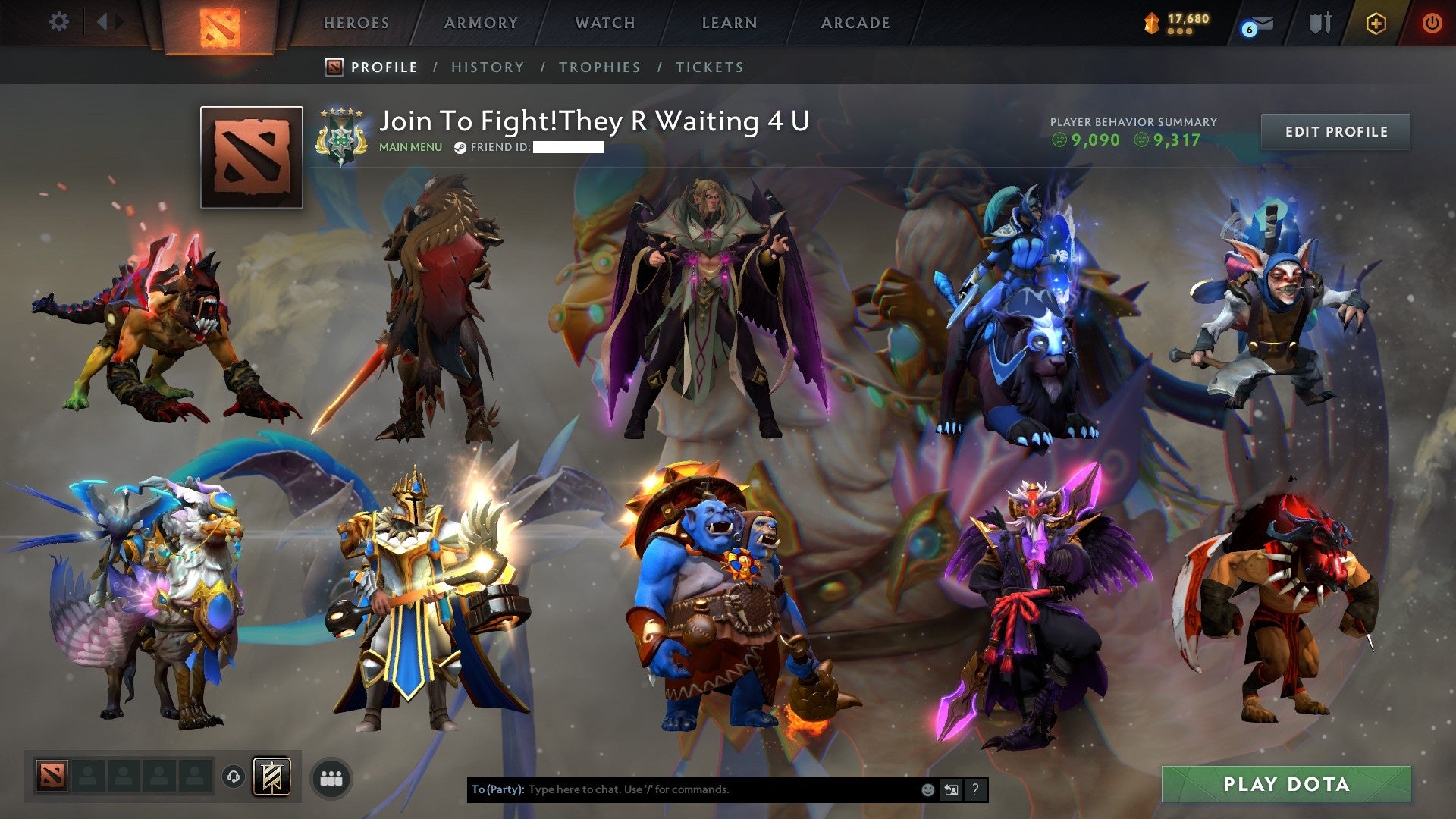Open the settings gear

[x=58, y=21]
